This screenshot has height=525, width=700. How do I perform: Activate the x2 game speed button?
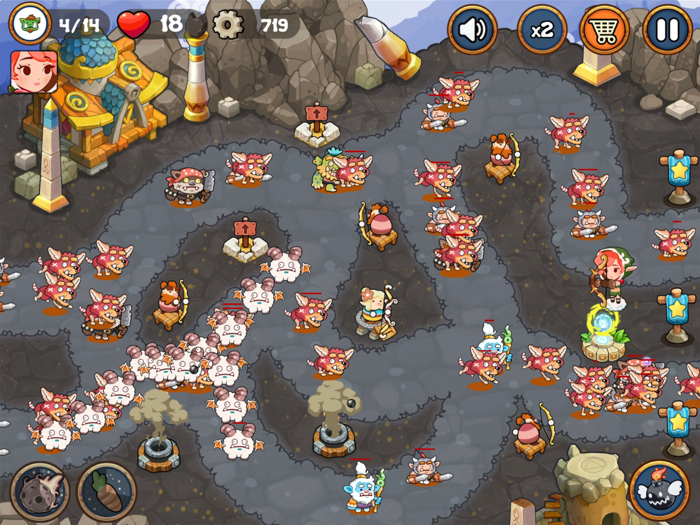coord(542,30)
